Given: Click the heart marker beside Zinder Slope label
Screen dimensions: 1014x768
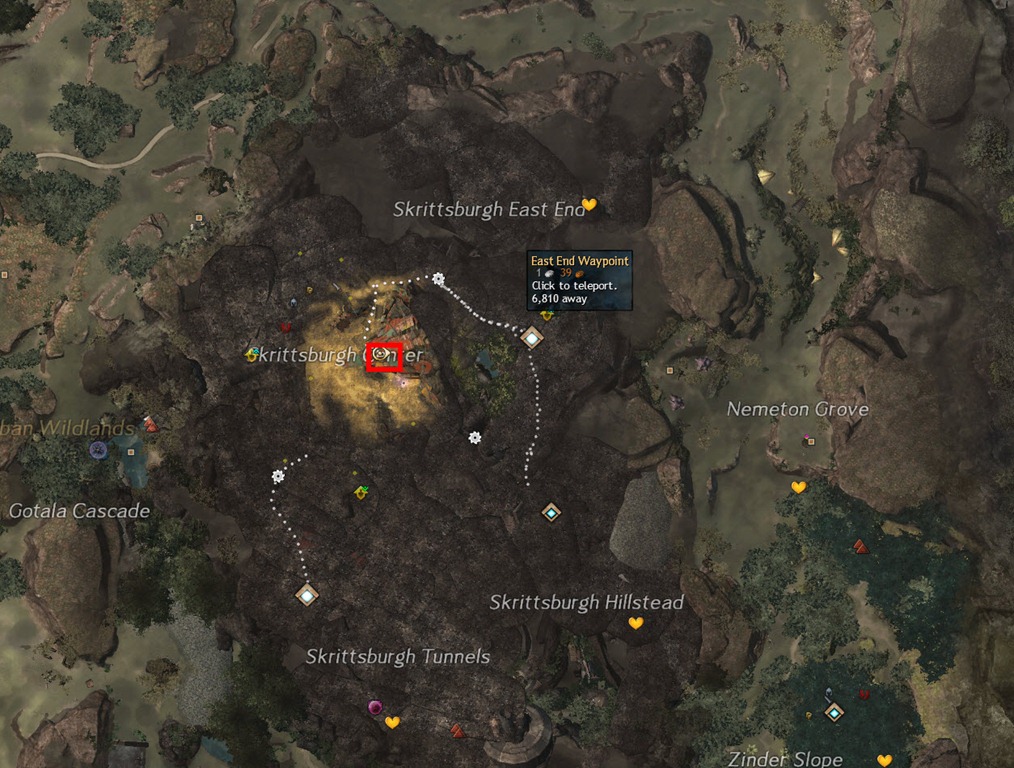Looking at the screenshot, I should (884, 760).
